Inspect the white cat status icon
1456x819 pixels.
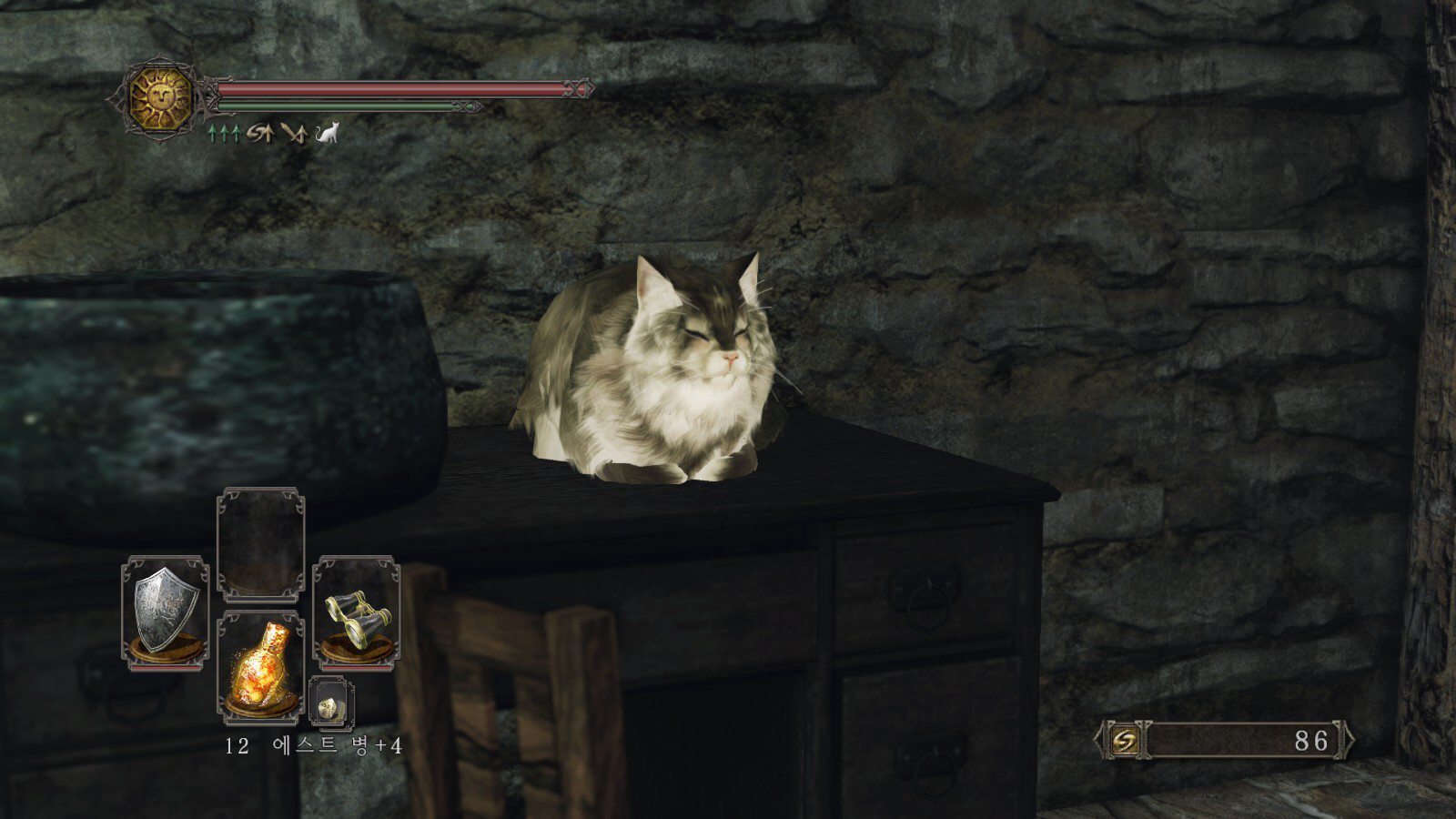[327, 134]
